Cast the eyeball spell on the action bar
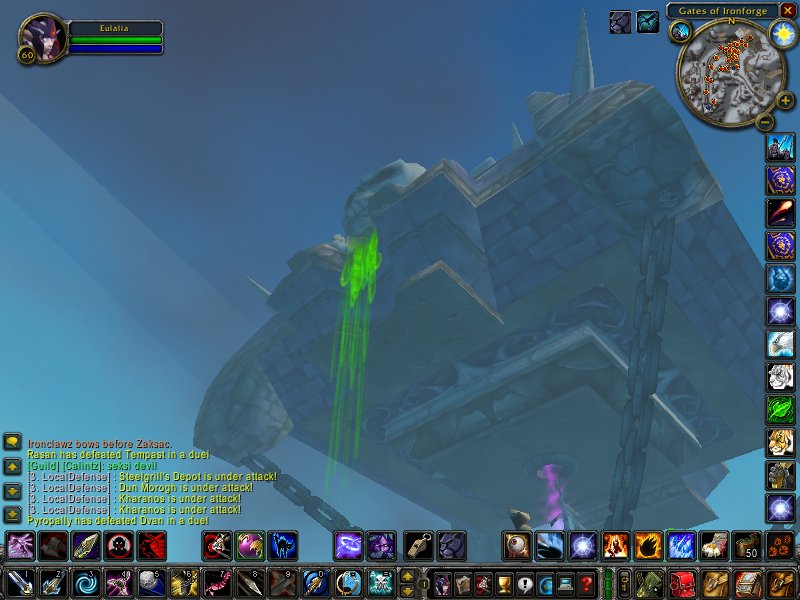800x600 pixels. pyautogui.click(x=517, y=546)
